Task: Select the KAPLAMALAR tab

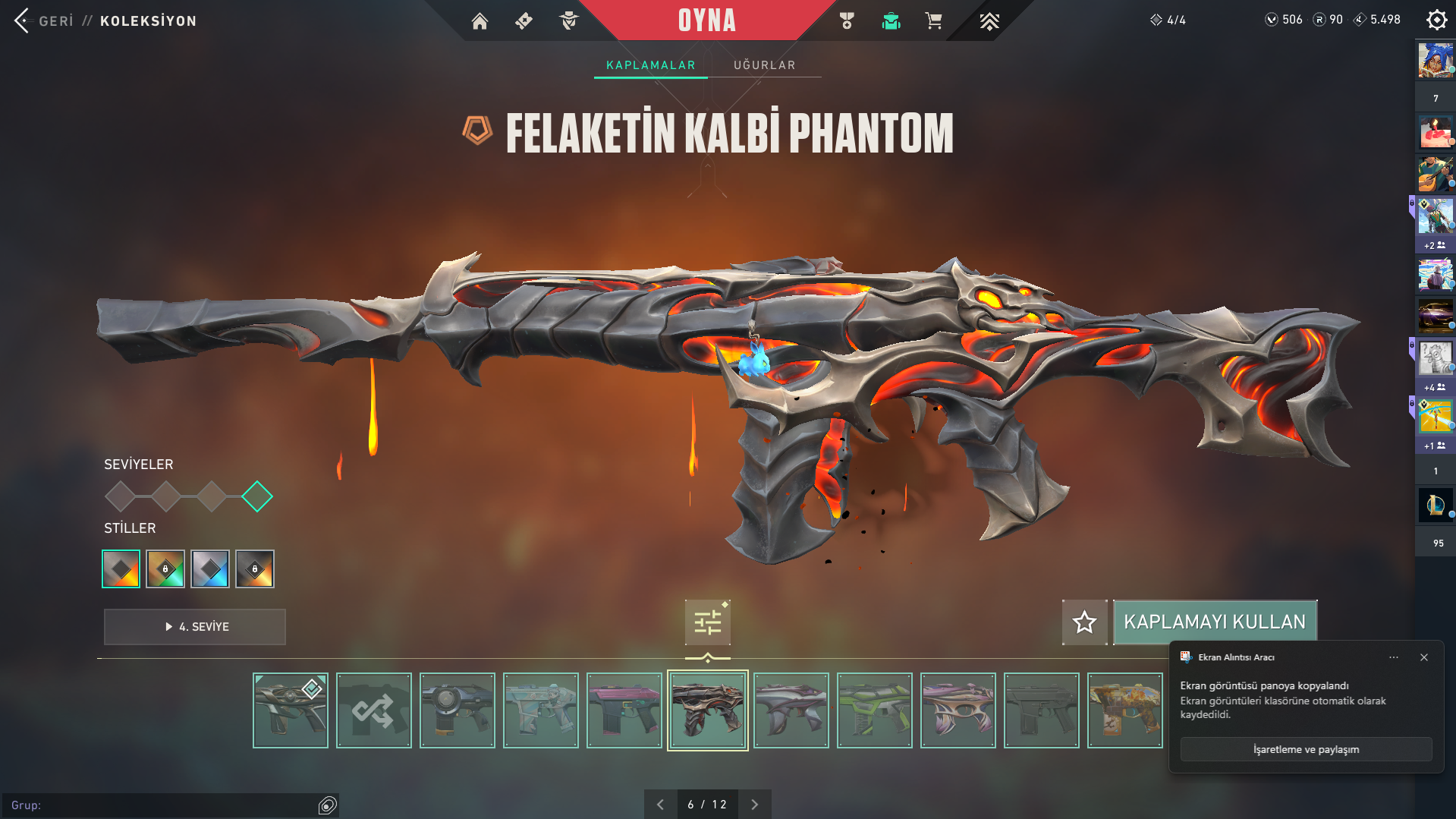Action: (650, 65)
